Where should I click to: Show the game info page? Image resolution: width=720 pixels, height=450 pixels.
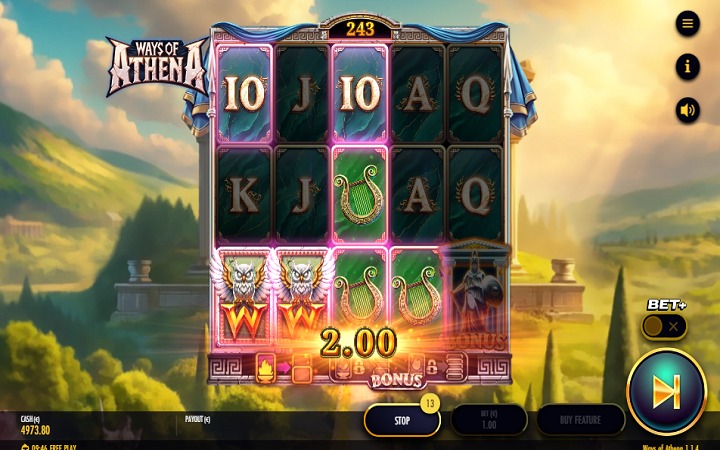pyautogui.click(x=687, y=67)
